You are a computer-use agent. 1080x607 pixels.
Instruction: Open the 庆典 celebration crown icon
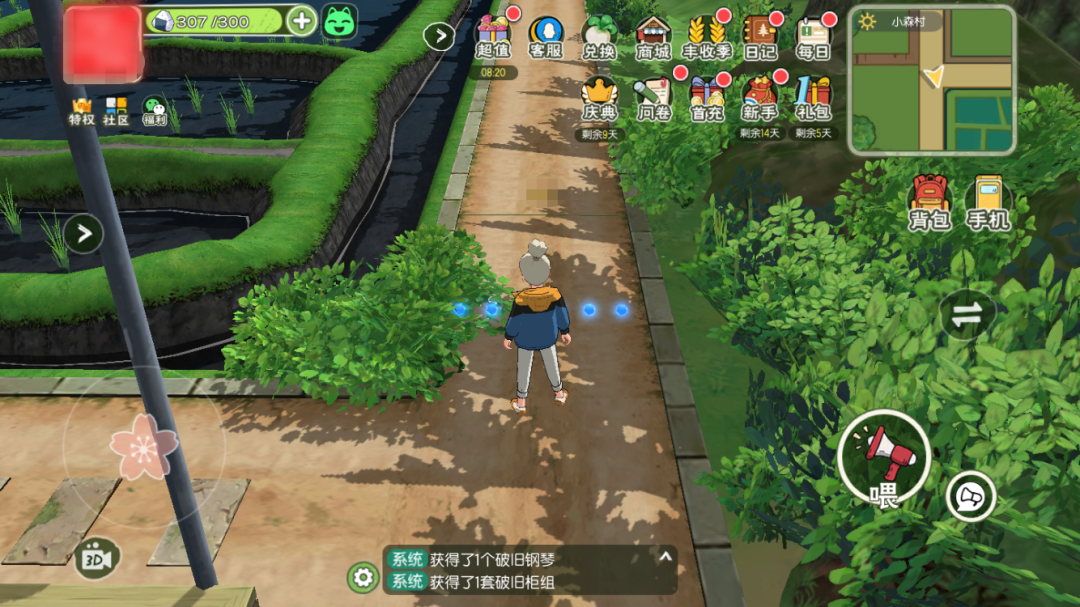point(600,98)
